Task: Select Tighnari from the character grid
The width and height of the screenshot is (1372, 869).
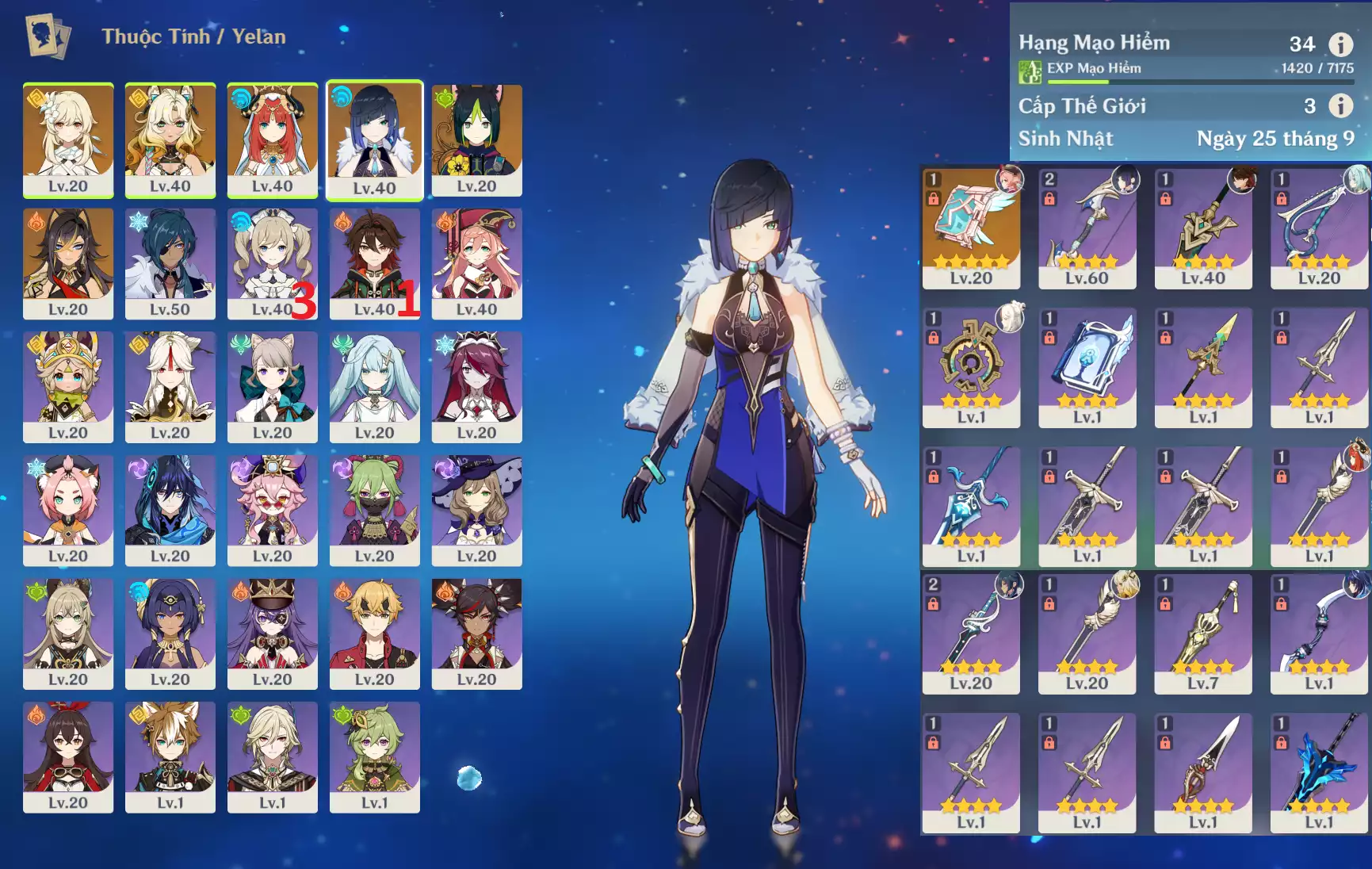Action: [x=476, y=140]
